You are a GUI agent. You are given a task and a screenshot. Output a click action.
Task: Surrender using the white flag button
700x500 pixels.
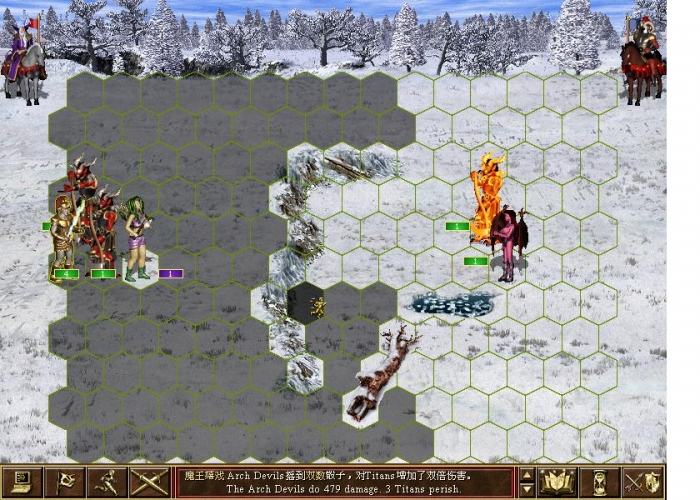[65, 482]
